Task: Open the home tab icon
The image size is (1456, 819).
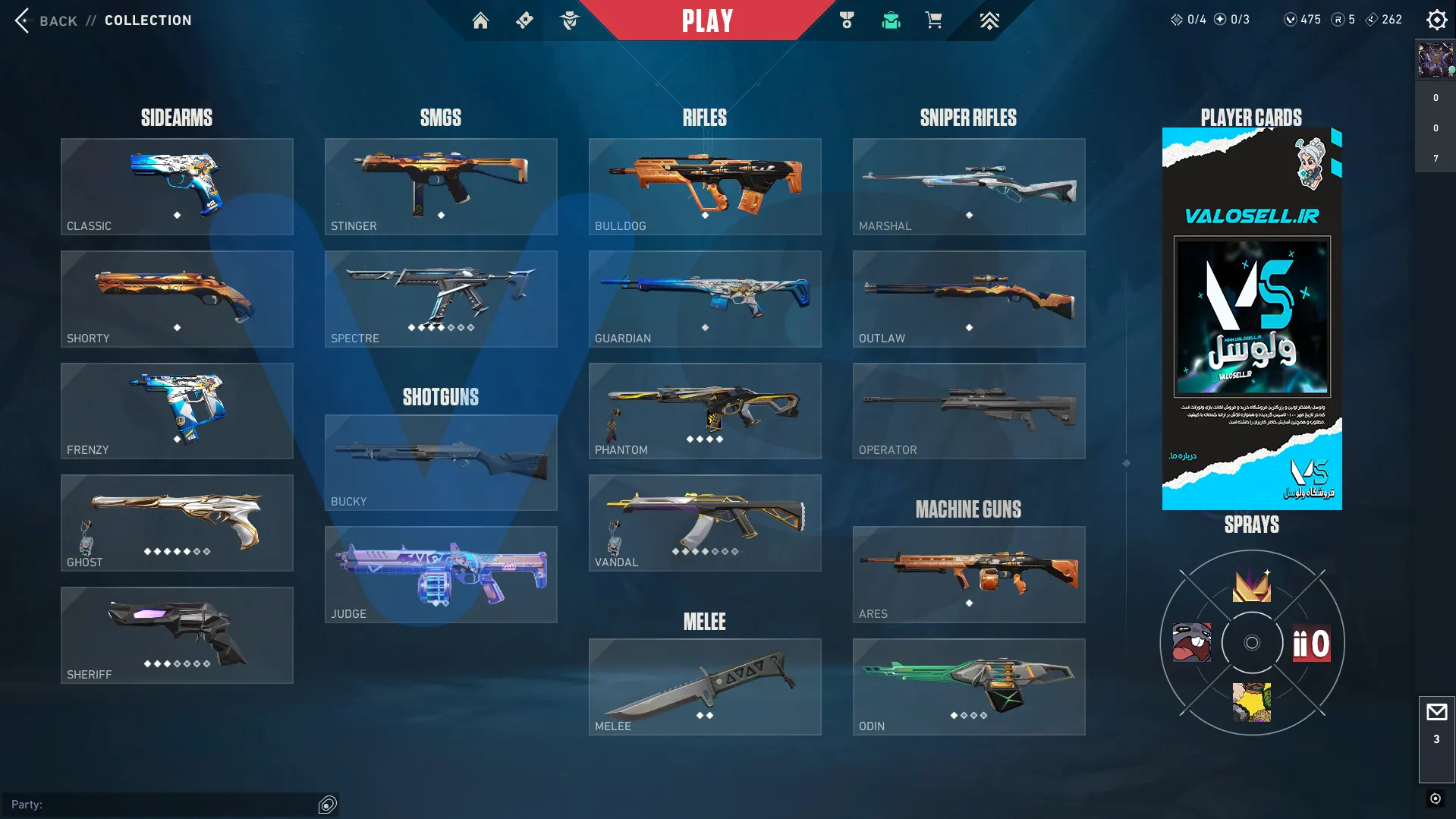Action: [480, 20]
